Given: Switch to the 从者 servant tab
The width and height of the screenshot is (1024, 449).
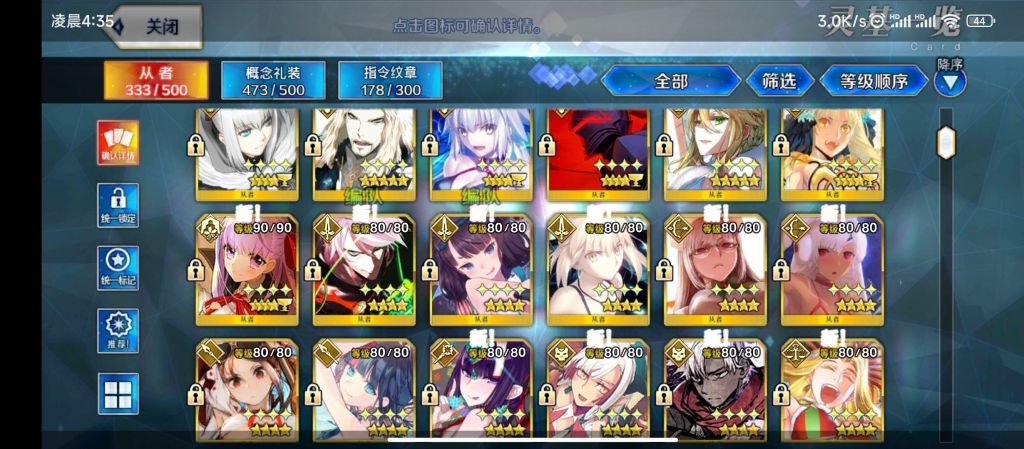Looking at the screenshot, I should pos(156,81).
